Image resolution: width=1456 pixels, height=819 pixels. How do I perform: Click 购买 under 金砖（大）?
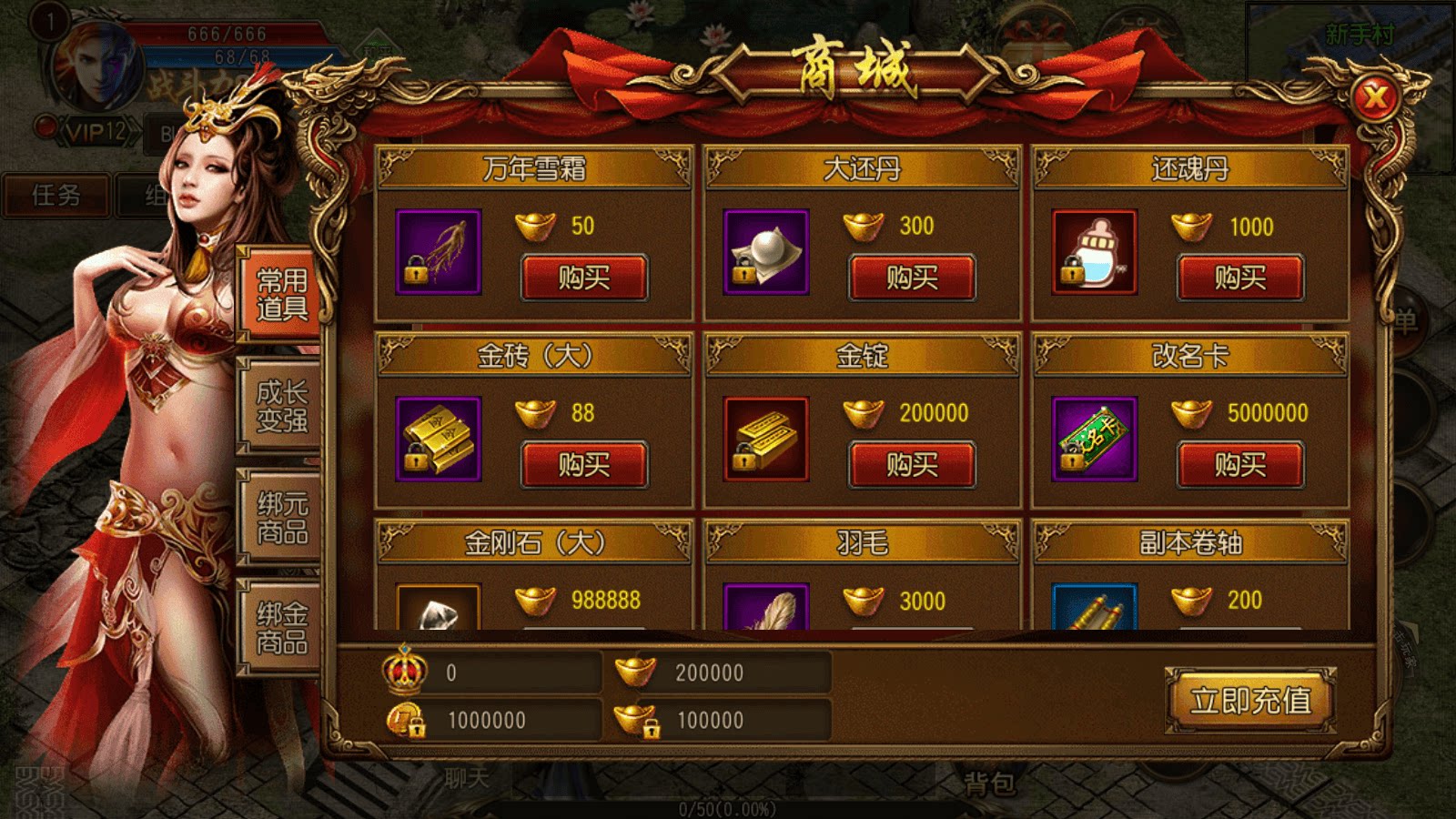click(583, 462)
